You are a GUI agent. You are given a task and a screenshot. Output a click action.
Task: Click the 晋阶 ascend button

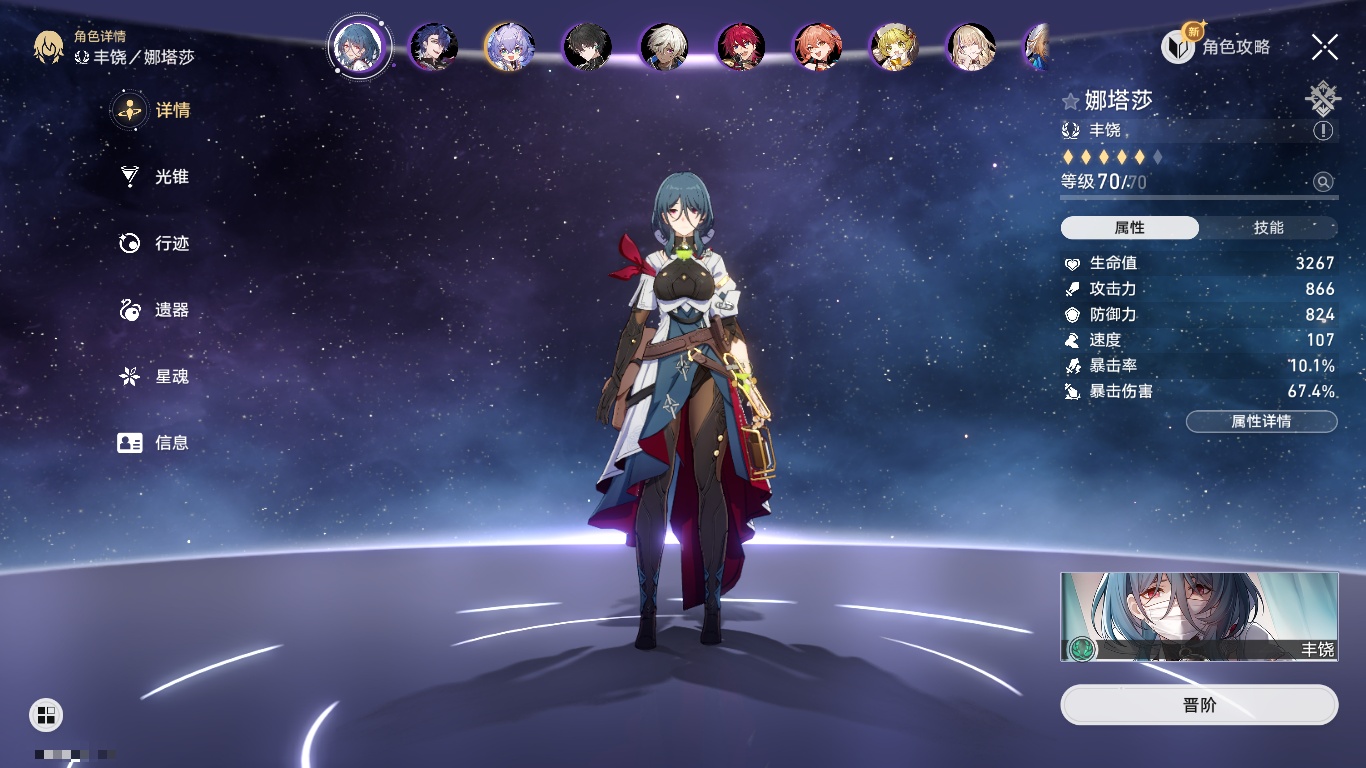(x=1199, y=705)
